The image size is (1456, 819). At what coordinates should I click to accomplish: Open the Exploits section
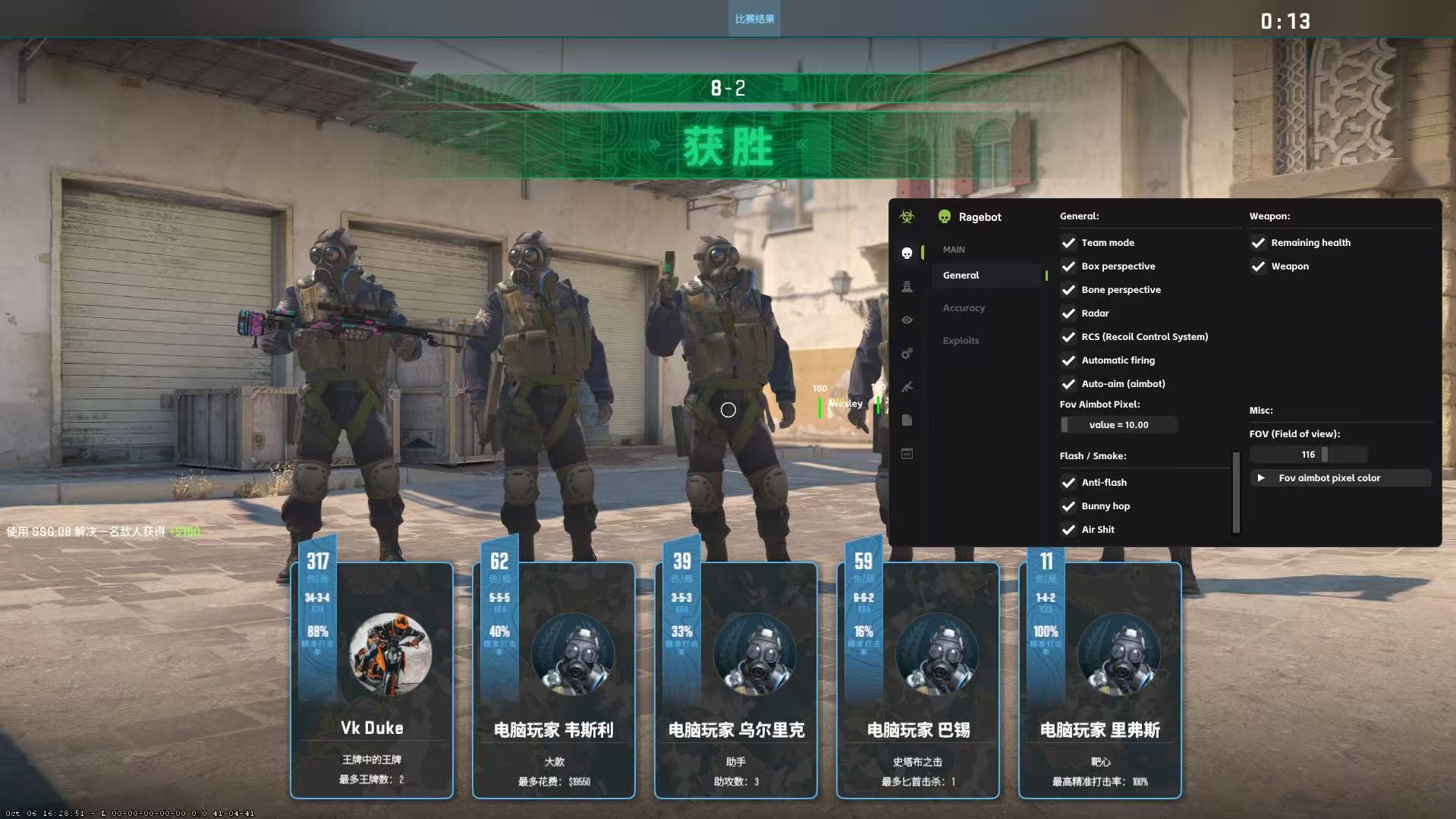coord(961,341)
